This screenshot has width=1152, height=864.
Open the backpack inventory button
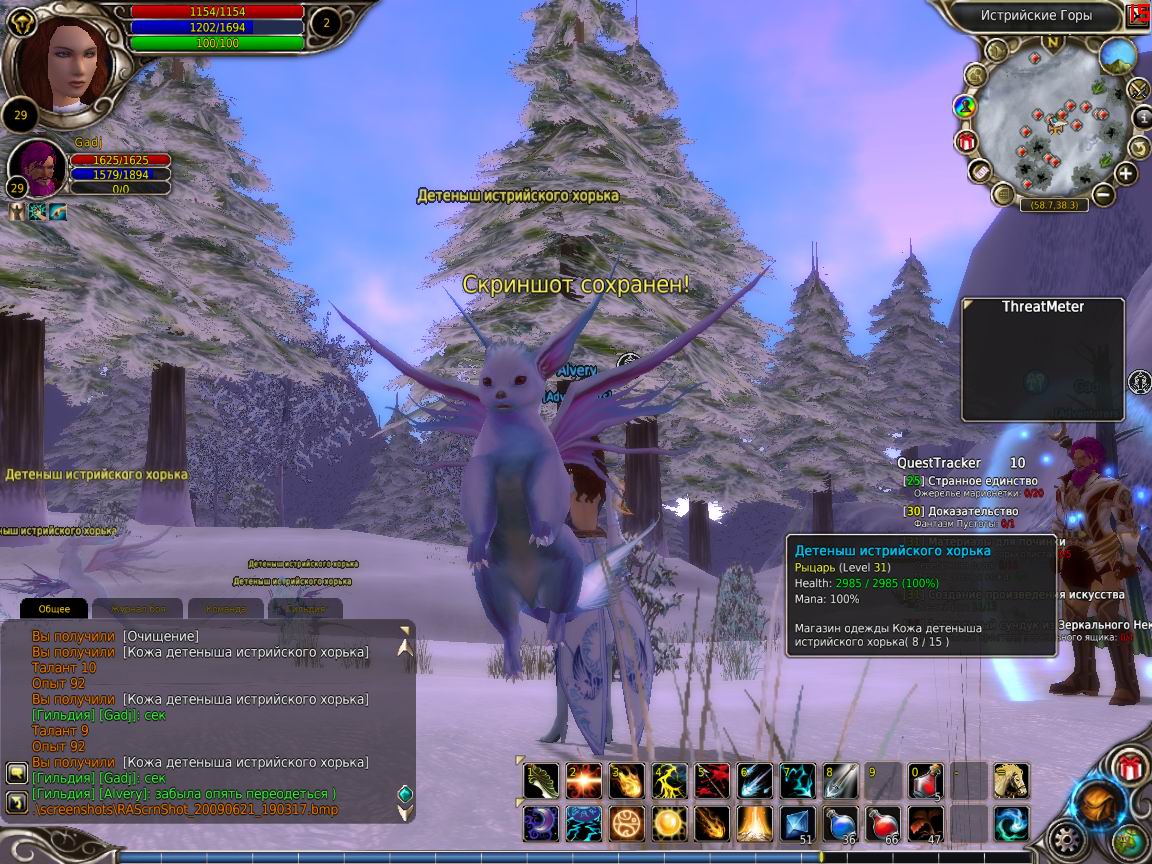(x=1096, y=802)
